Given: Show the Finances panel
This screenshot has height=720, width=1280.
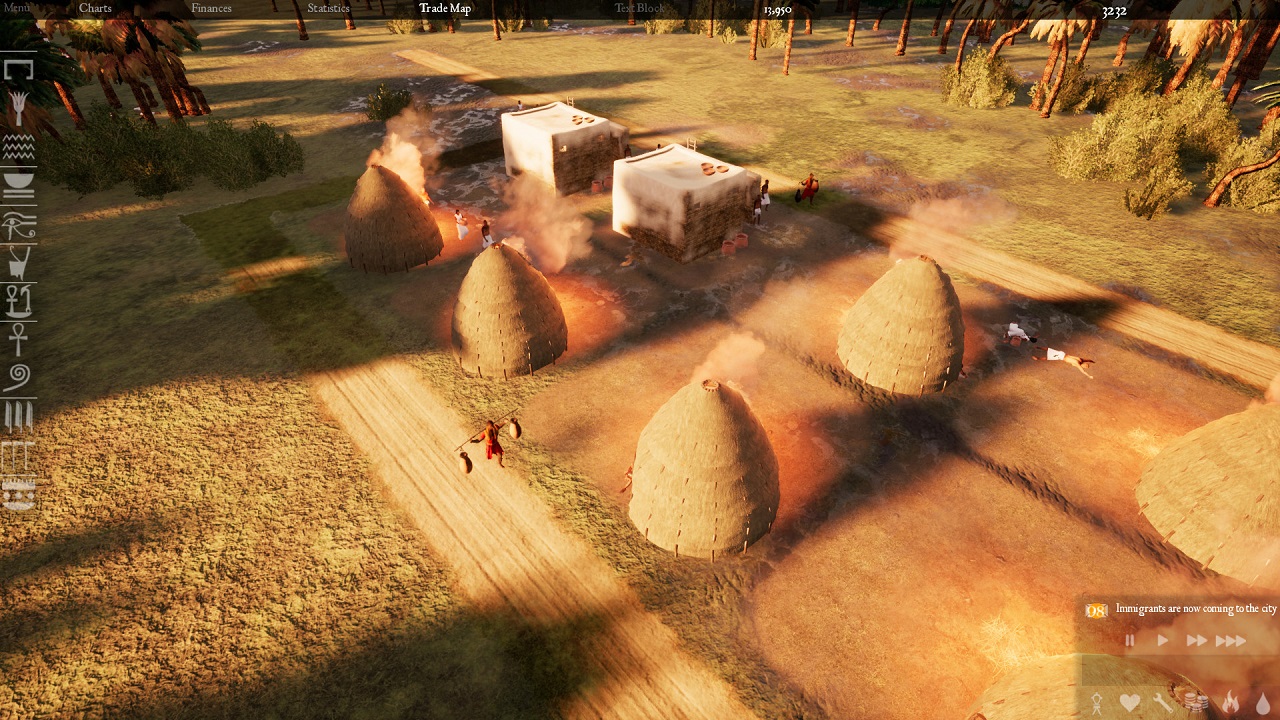Looking at the screenshot, I should point(211,8).
